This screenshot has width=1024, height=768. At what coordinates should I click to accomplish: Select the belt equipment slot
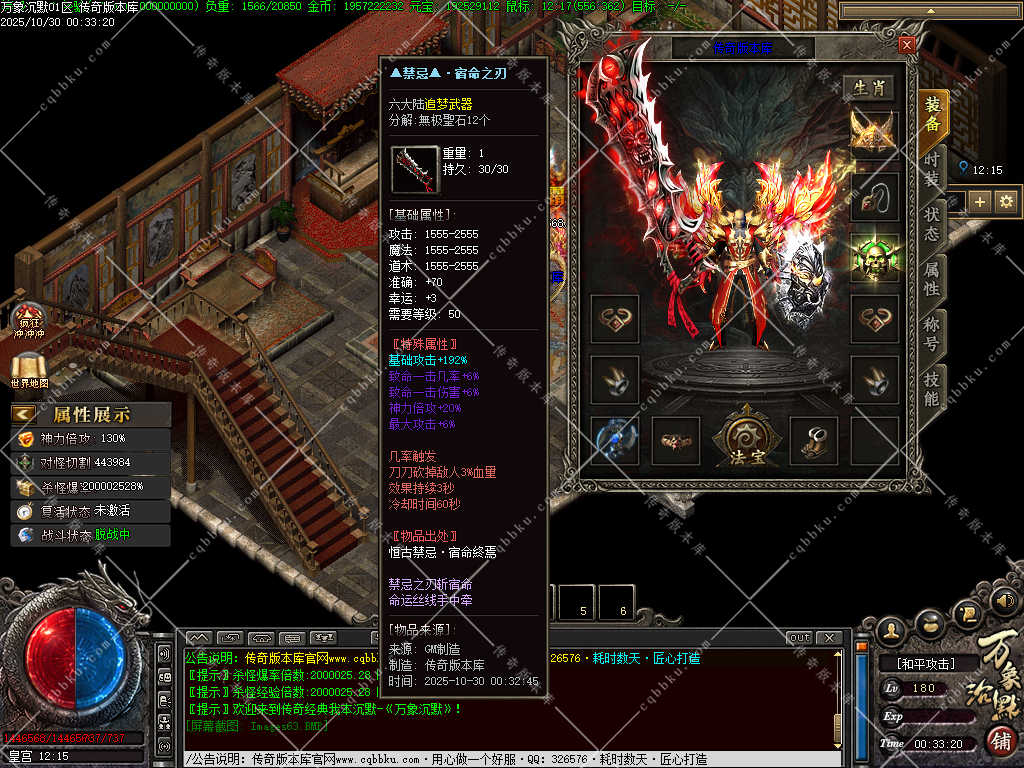point(676,441)
